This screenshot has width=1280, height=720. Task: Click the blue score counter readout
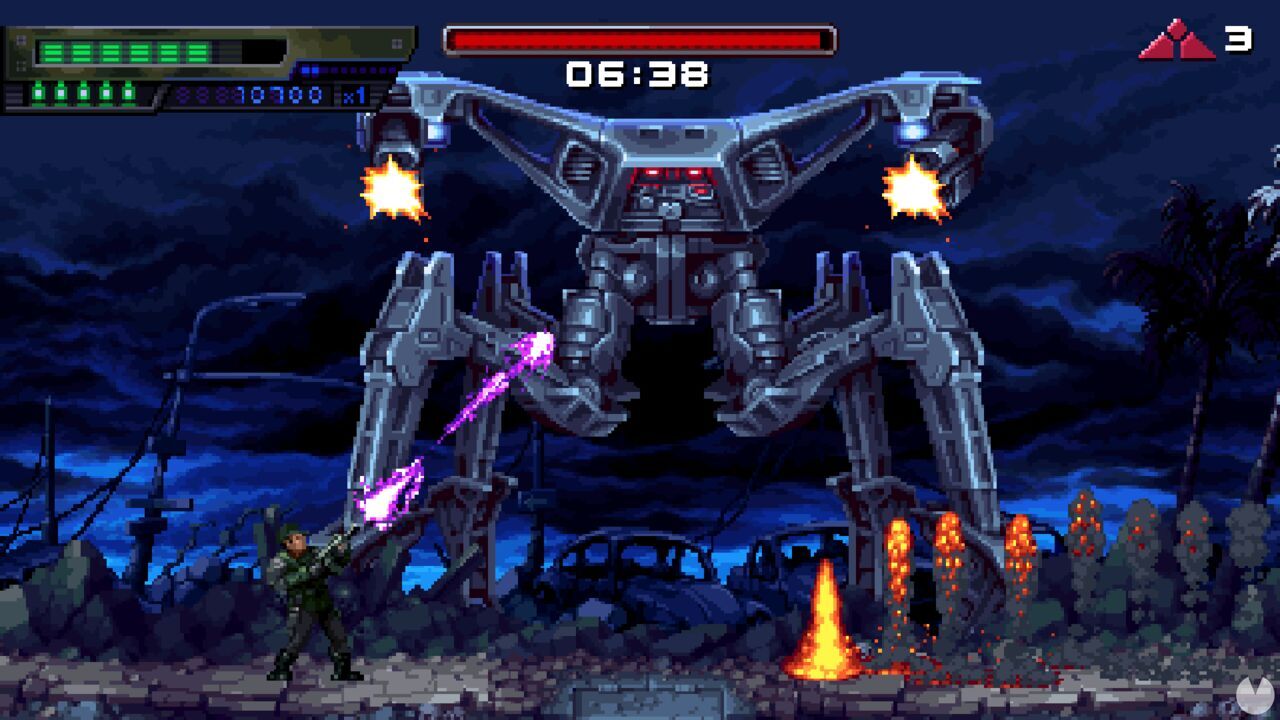click(x=280, y=94)
